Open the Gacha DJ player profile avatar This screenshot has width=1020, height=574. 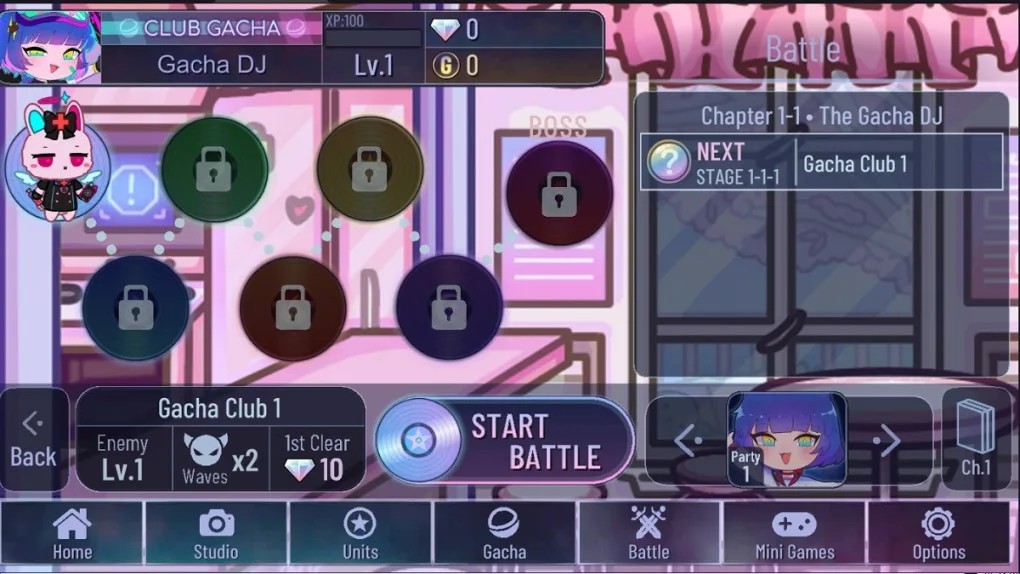(51, 47)
